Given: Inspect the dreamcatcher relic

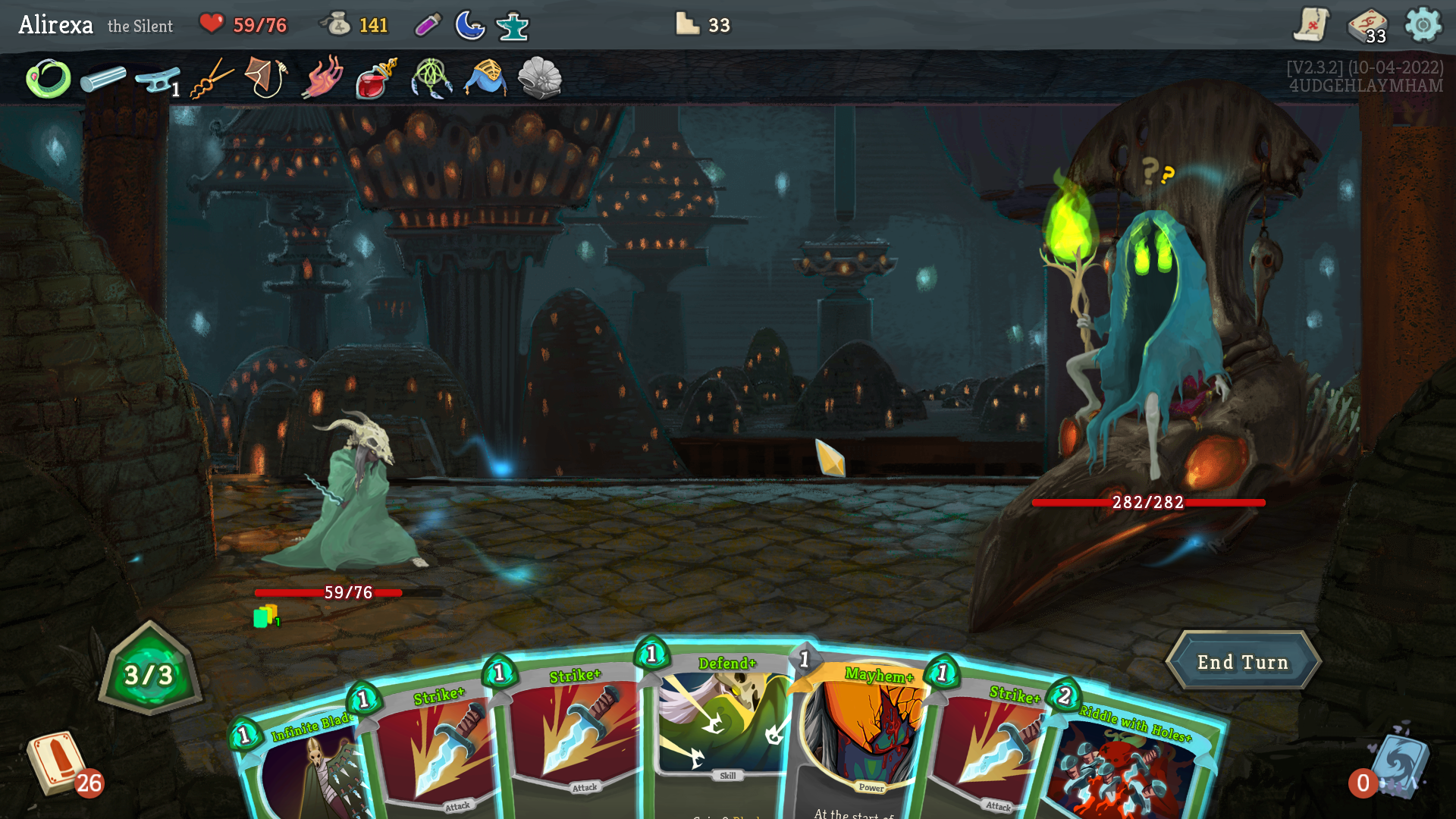Looking at the screenshot, I should [431, 79].
